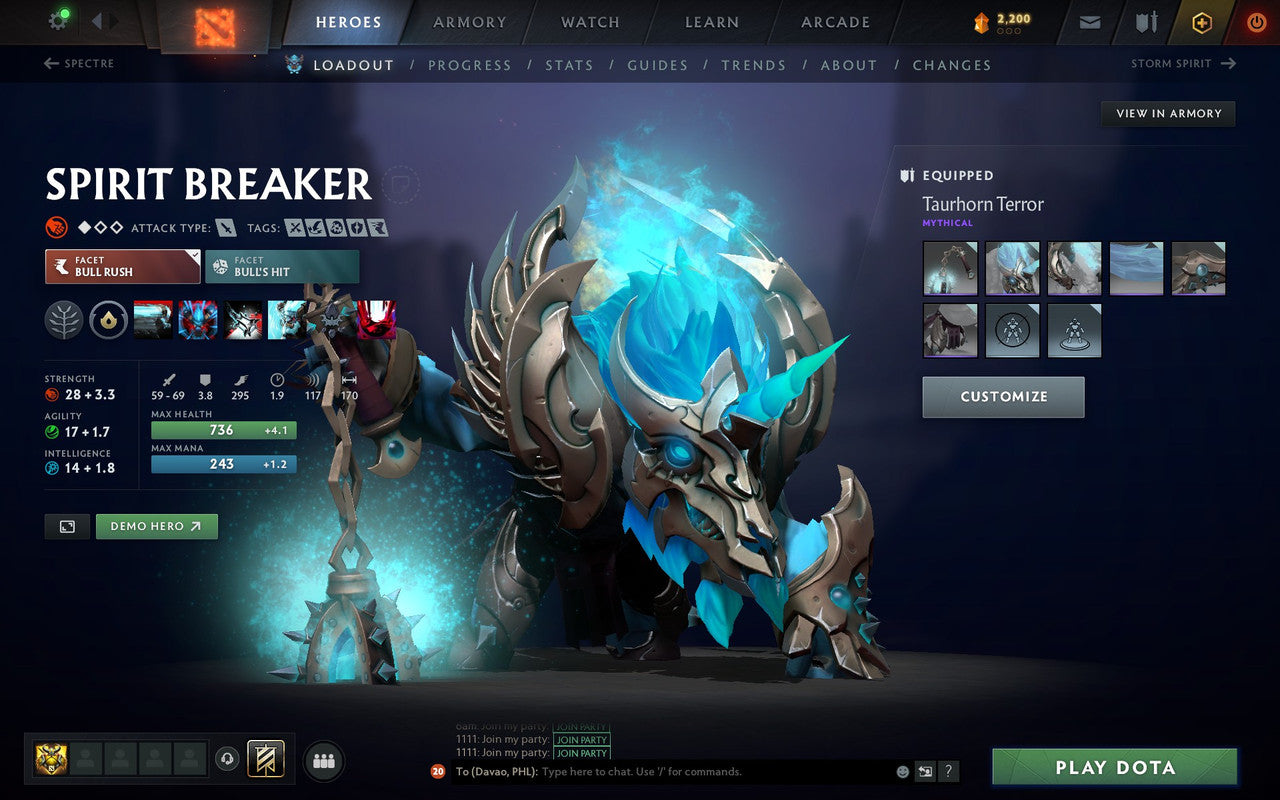Expand the hero portrait fullscreen view

[67, 526]
